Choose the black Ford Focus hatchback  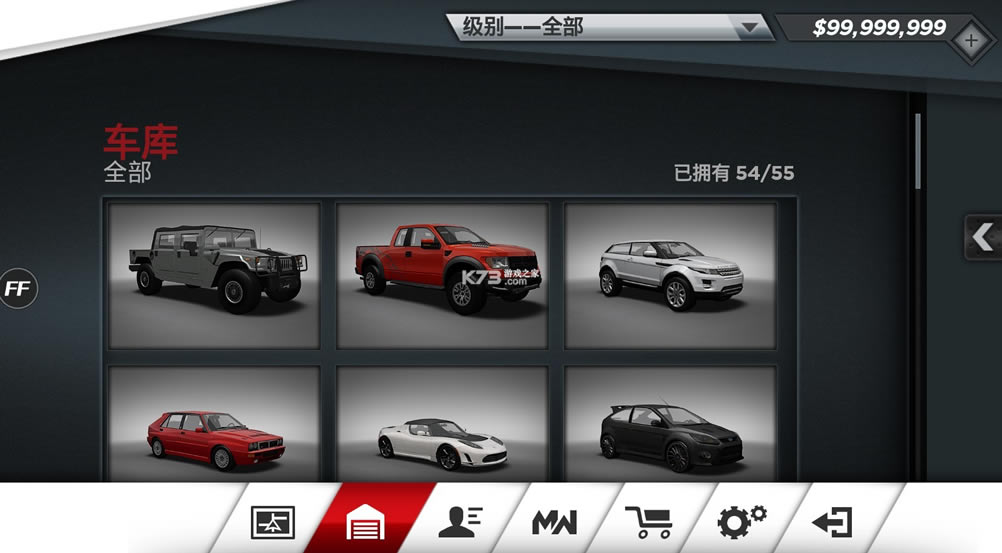[670, 425]
